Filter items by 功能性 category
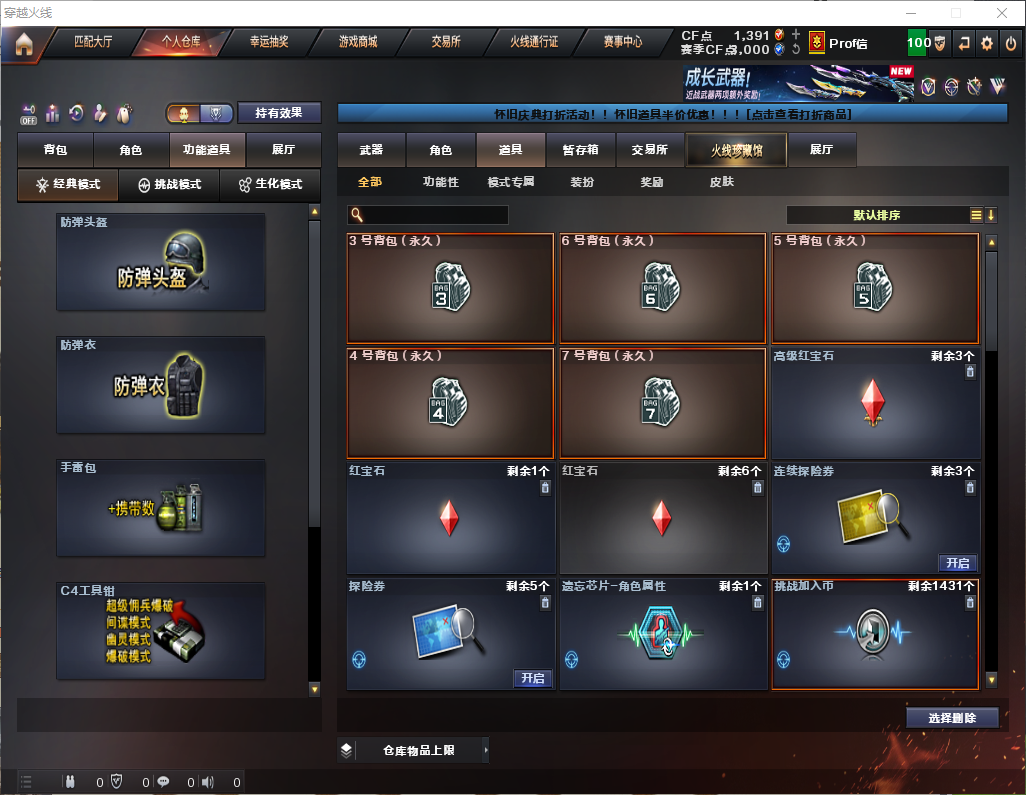The width and height of the screenshot is (1026, 795). [440, 183]
